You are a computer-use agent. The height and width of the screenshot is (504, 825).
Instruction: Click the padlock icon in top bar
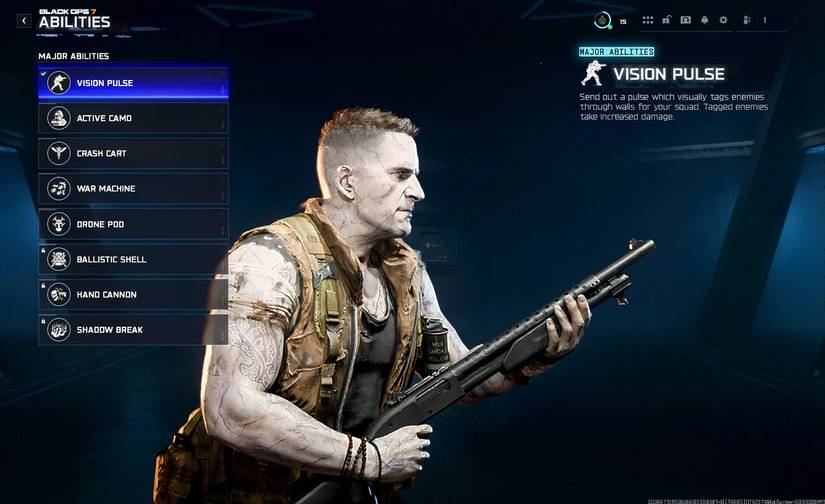tap(667, 20)
